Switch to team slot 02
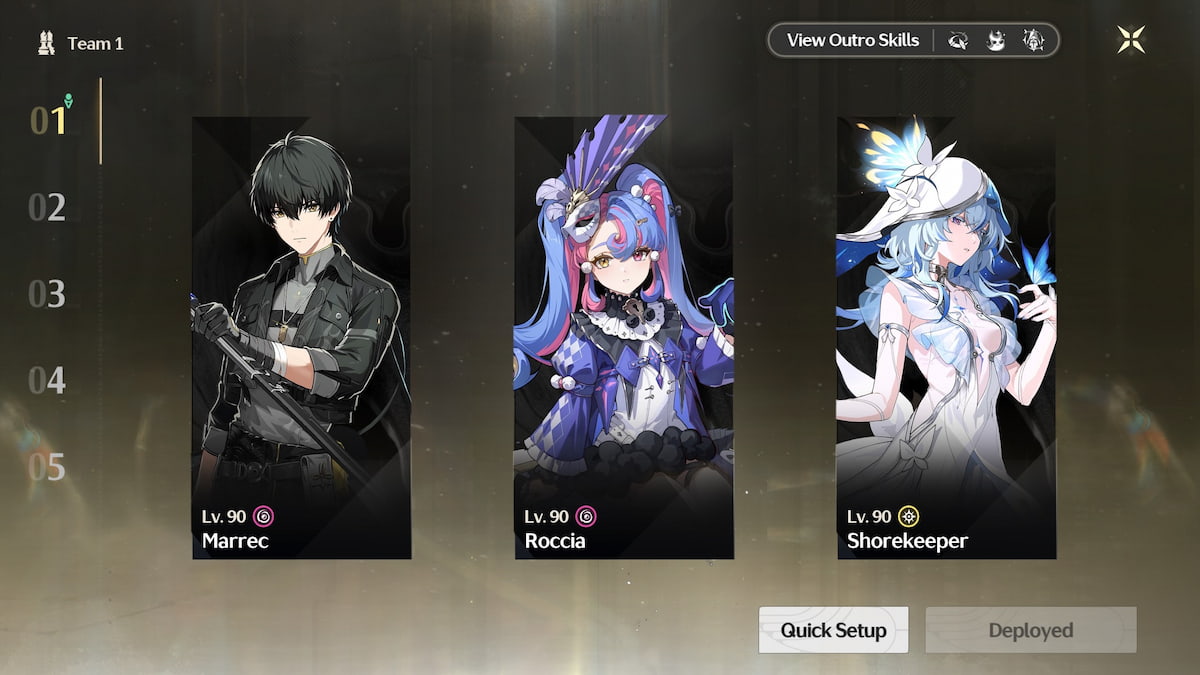This screenshot has width=1200, height=675. [x=47, y=208]
